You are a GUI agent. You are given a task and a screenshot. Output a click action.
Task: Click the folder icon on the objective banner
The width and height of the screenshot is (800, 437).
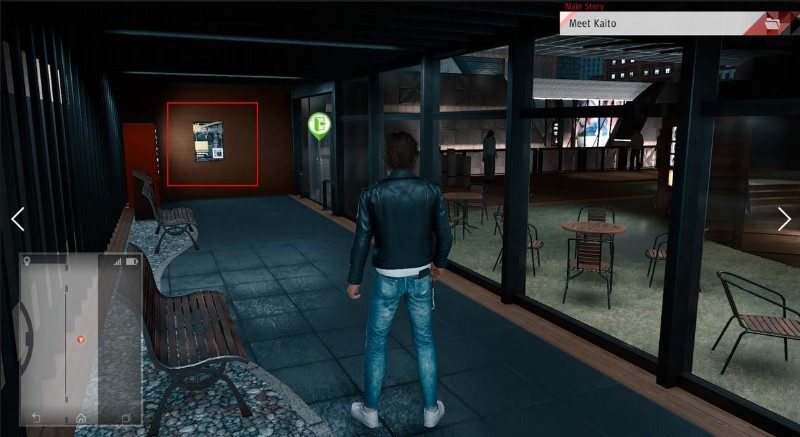[x=773, y=22]
